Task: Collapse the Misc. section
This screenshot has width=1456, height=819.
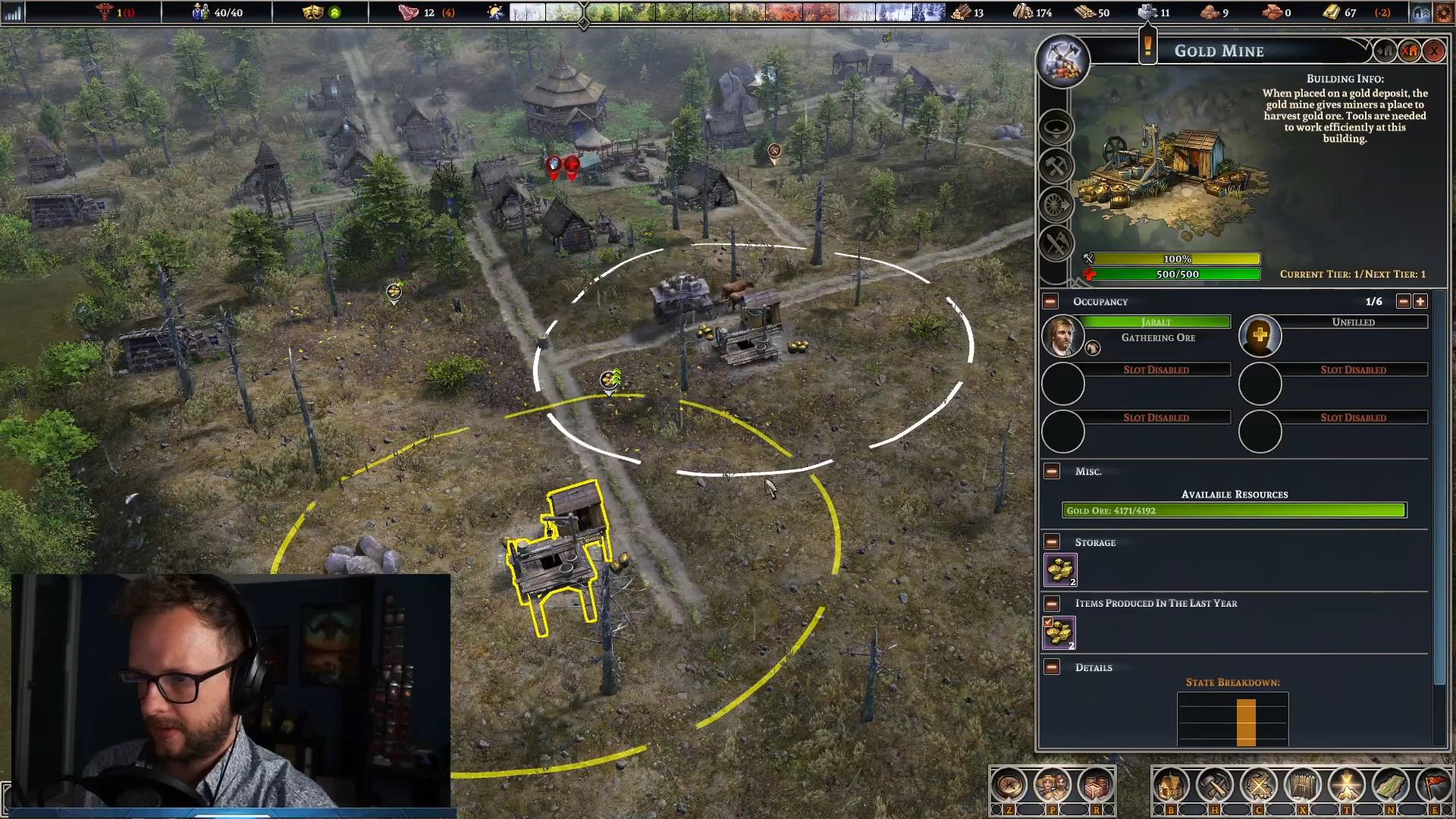Action: point(1052,472)
